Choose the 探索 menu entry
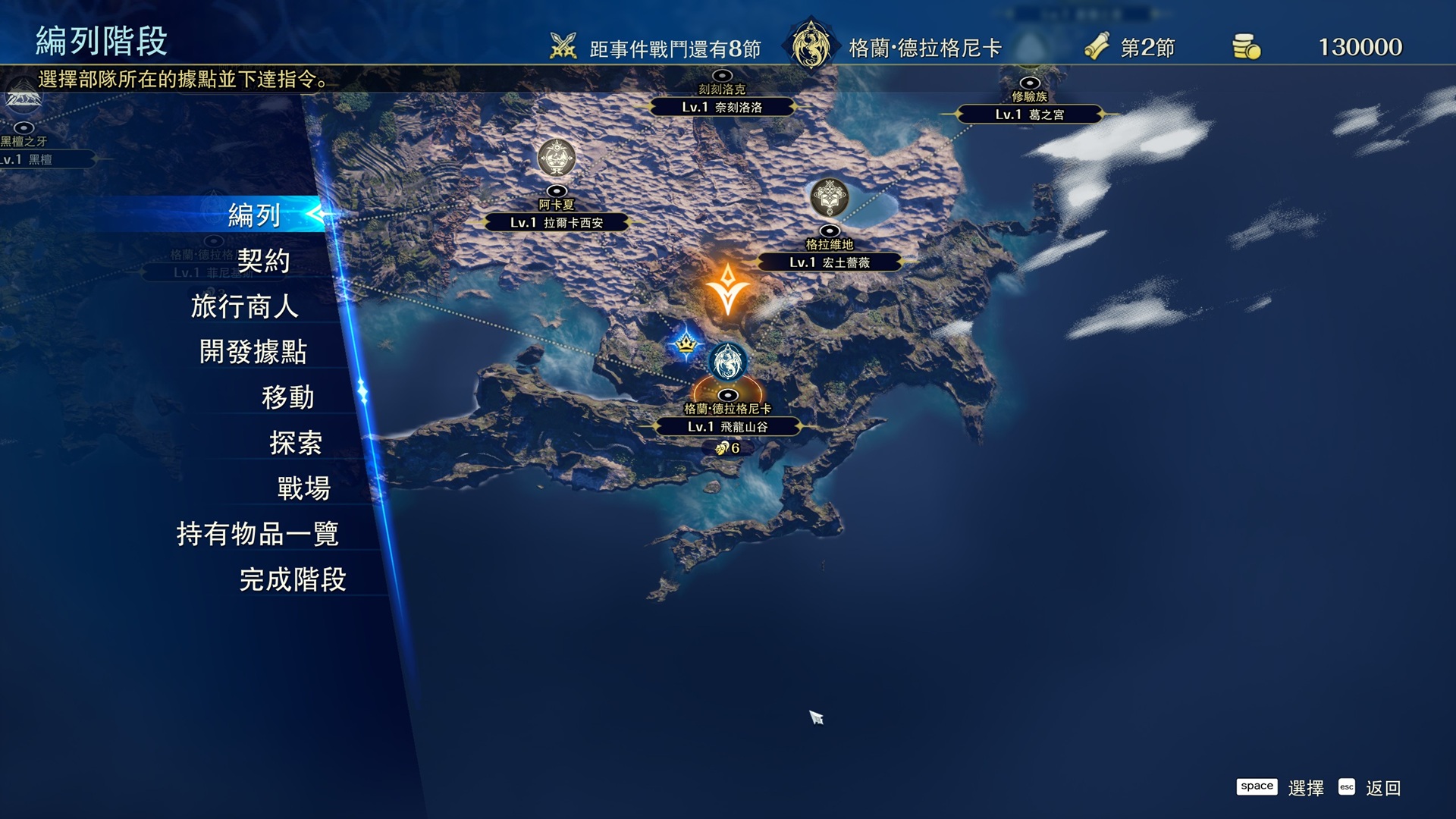The height and width of the screenshot is (819, 1456). (295, 443)
